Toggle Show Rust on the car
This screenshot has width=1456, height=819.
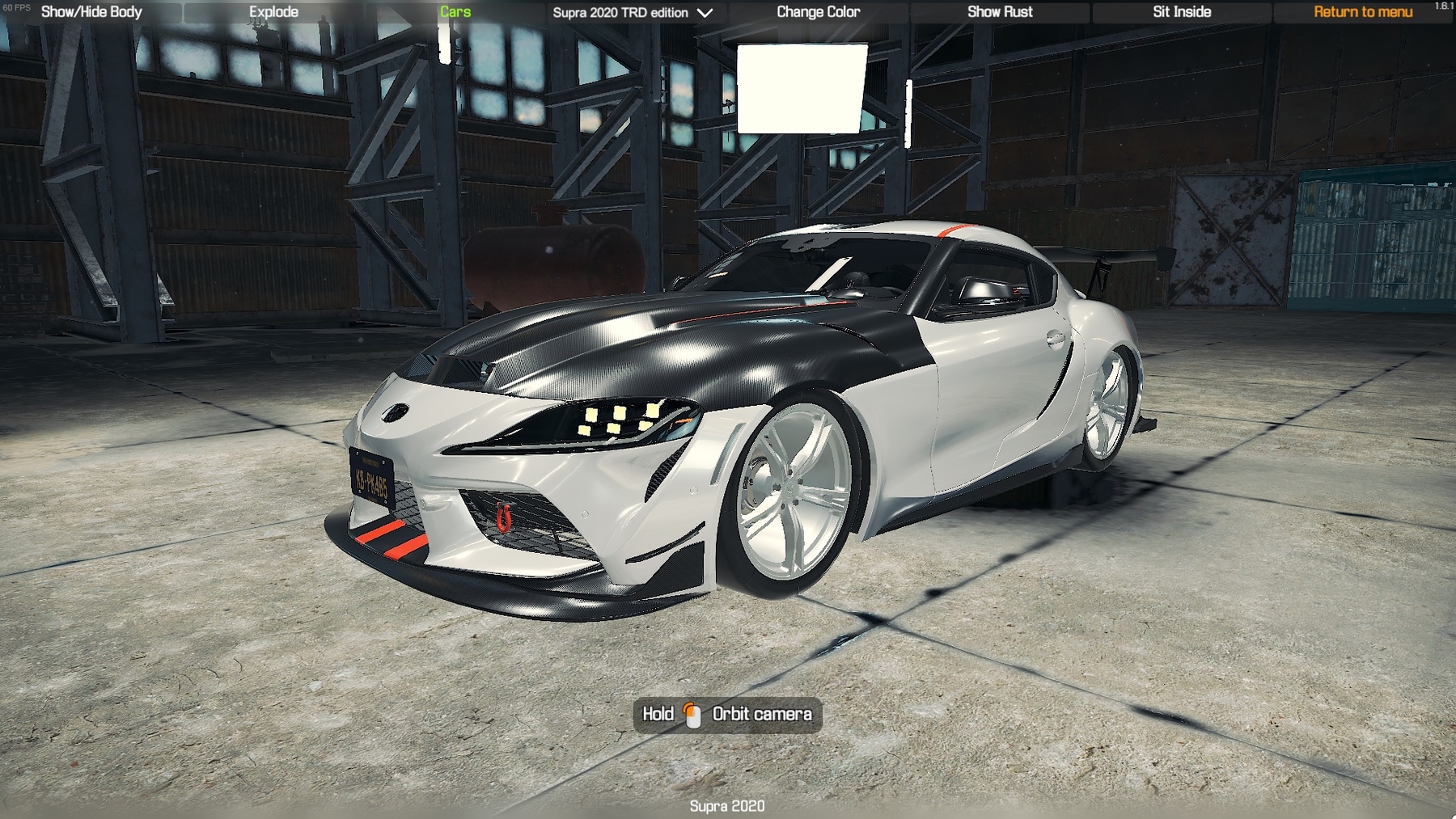(x=1001, y=12)
